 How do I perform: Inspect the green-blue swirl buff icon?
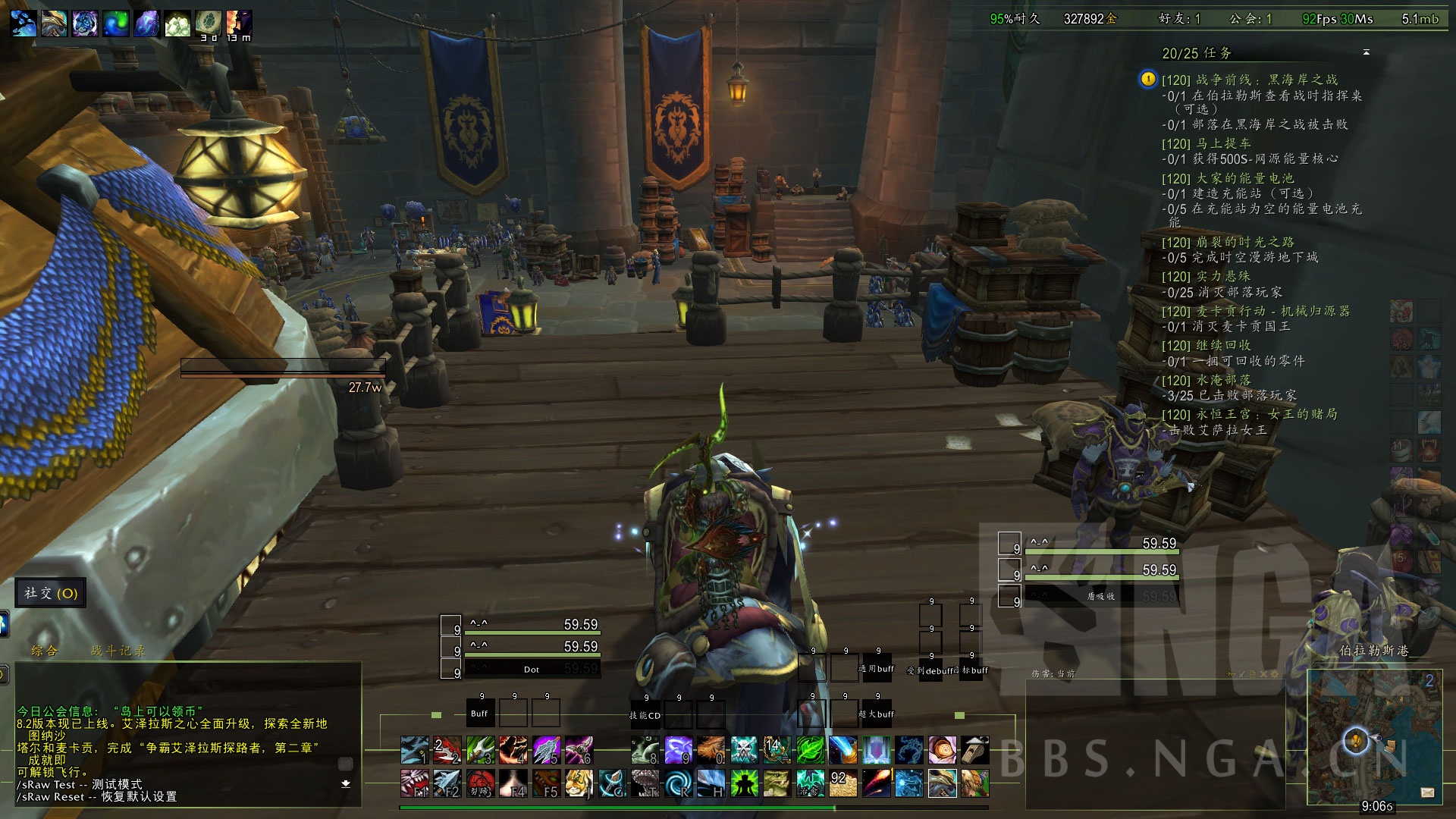pyautogui.click(x=116, y=24)
